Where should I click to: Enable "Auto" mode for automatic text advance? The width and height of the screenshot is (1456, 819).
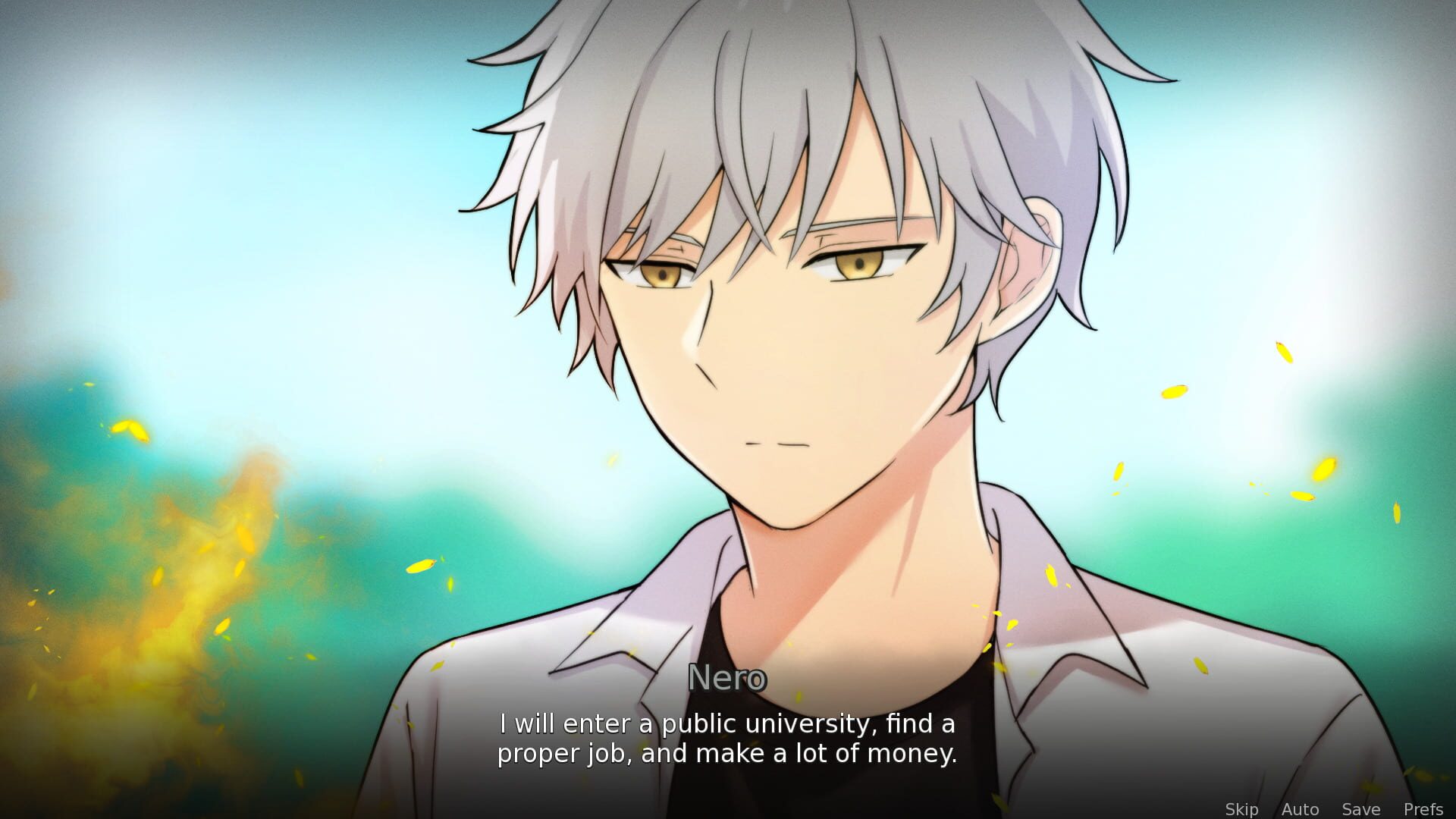(x=1300, y=808)
